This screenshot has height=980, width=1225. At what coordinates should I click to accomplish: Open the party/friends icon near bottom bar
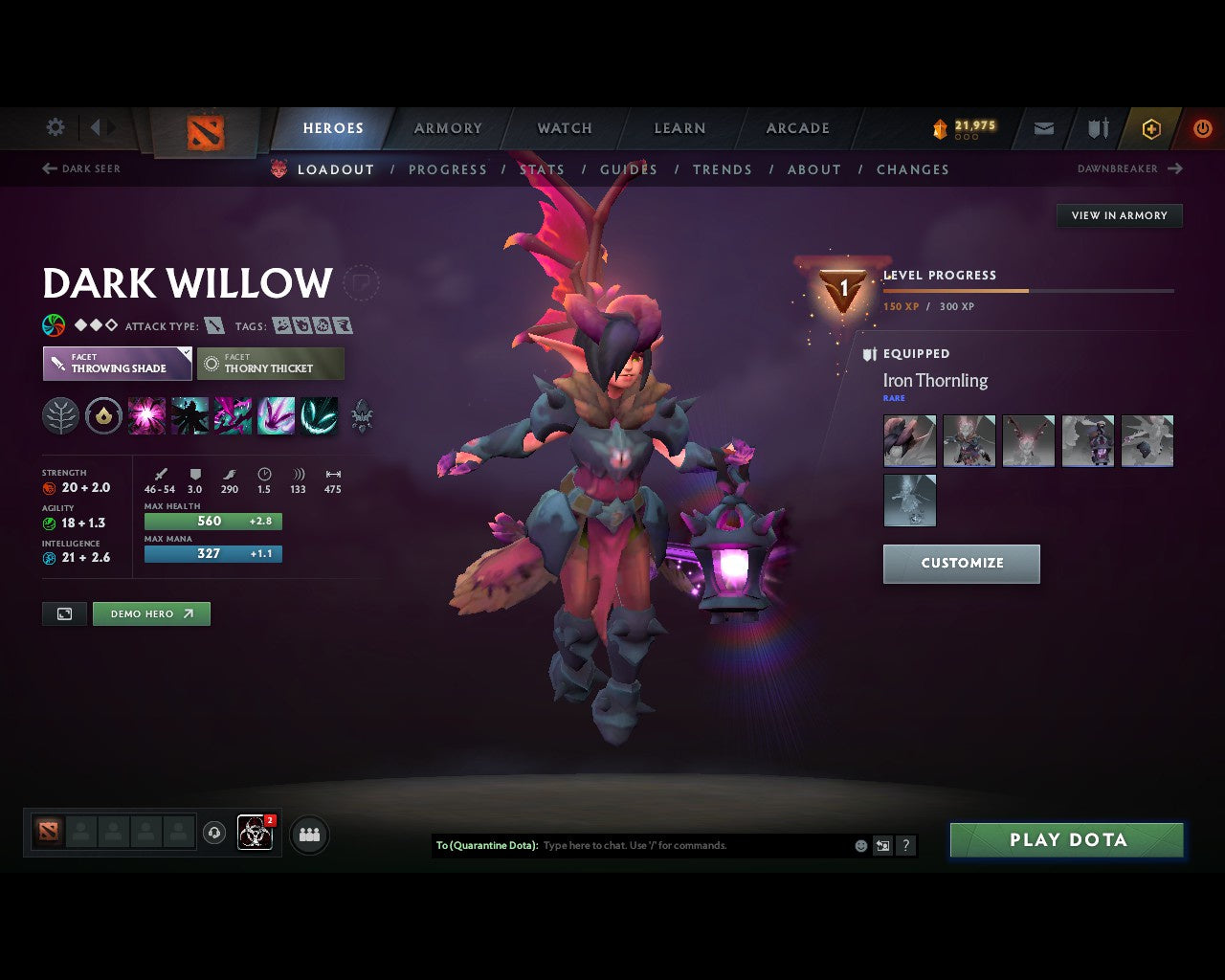308,834
